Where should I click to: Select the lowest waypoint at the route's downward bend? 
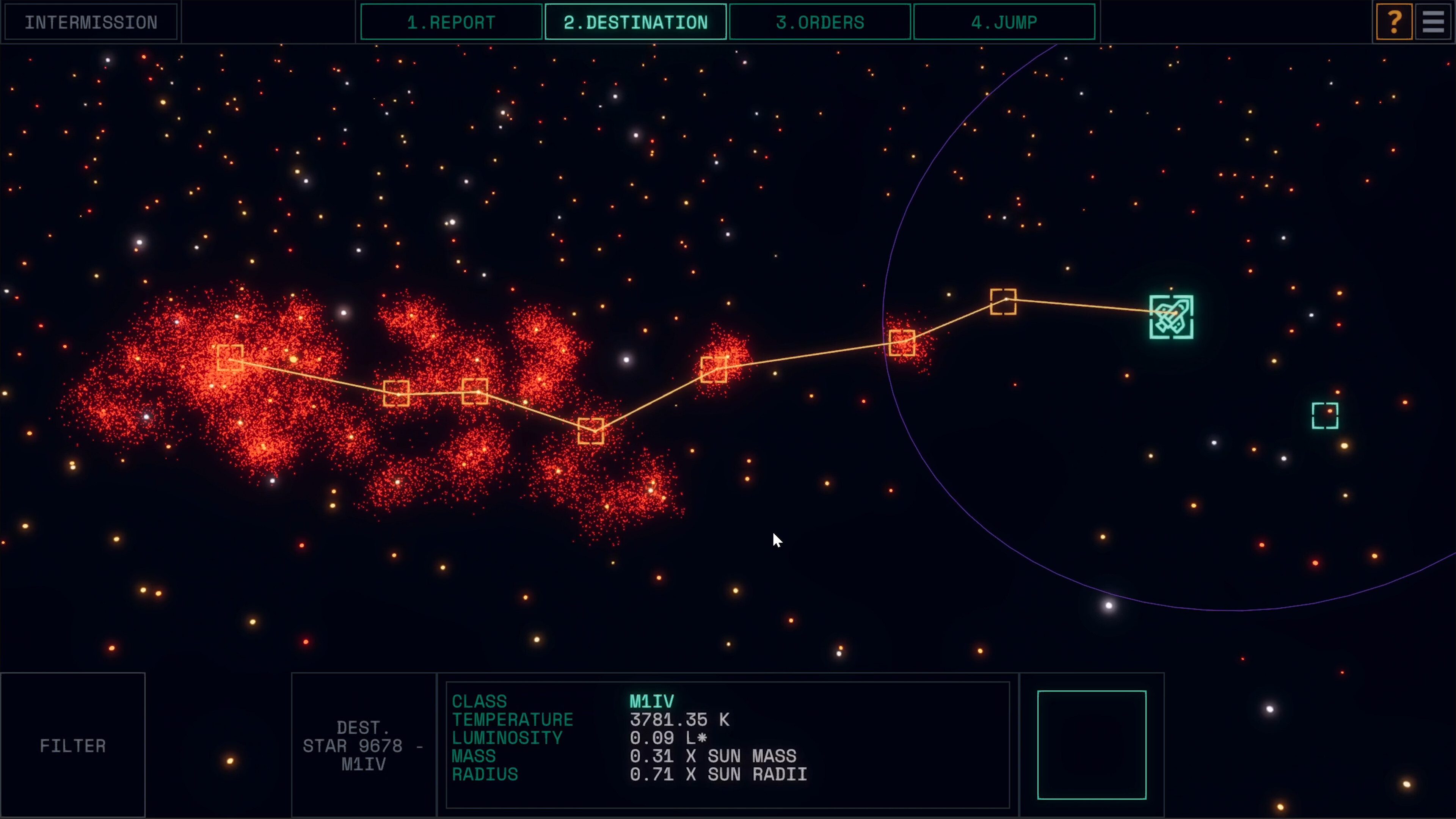[x=592, y=432]
